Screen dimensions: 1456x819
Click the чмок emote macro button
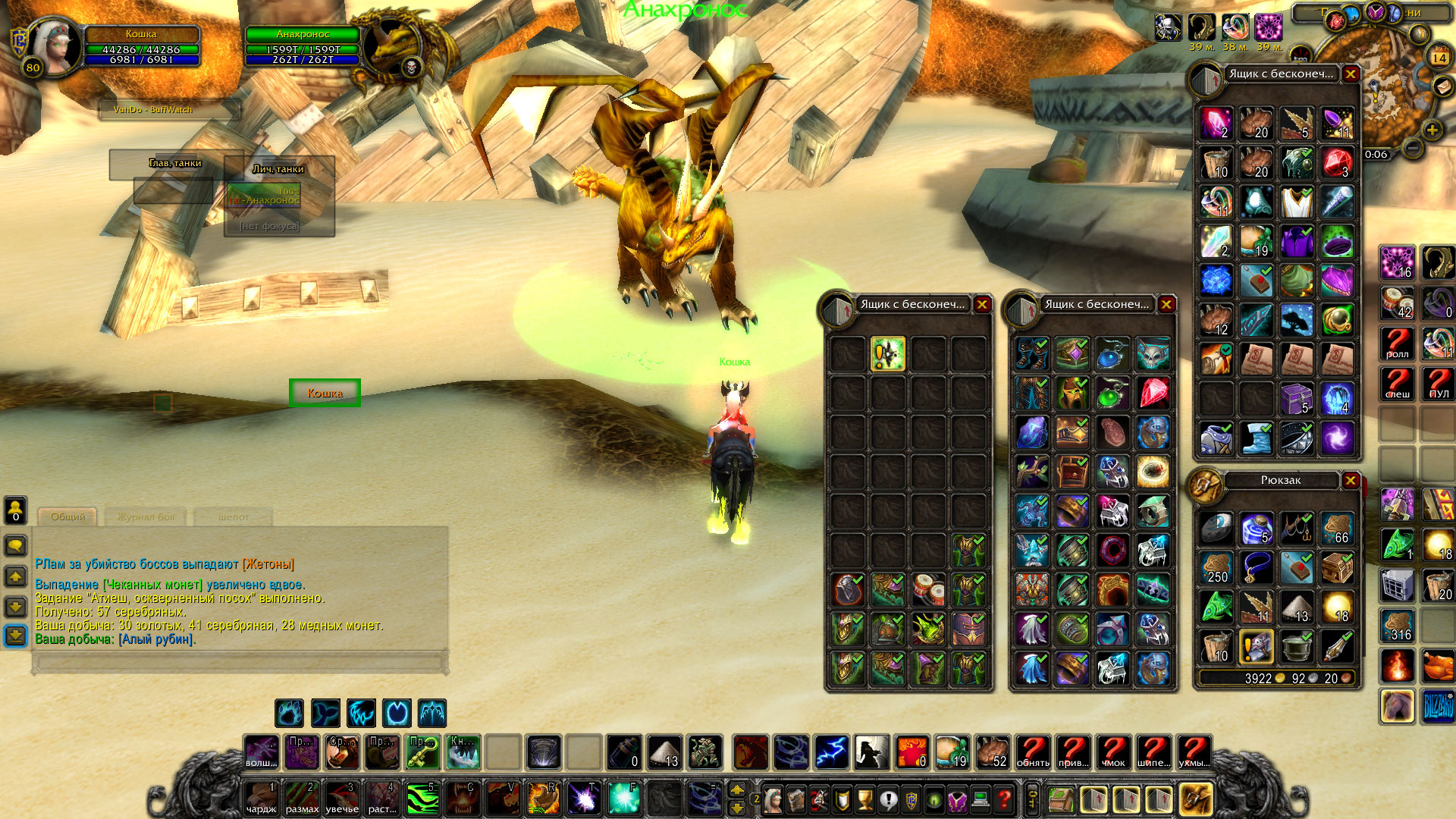tap(1113, 752)
